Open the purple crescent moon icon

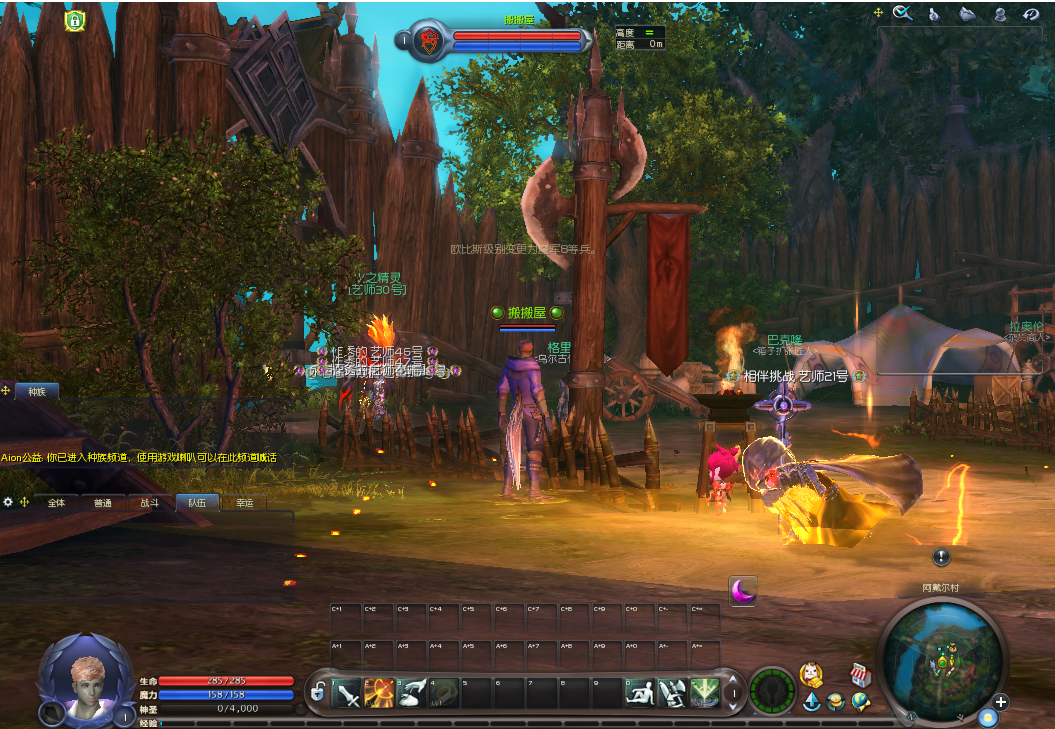click(742, 592)
